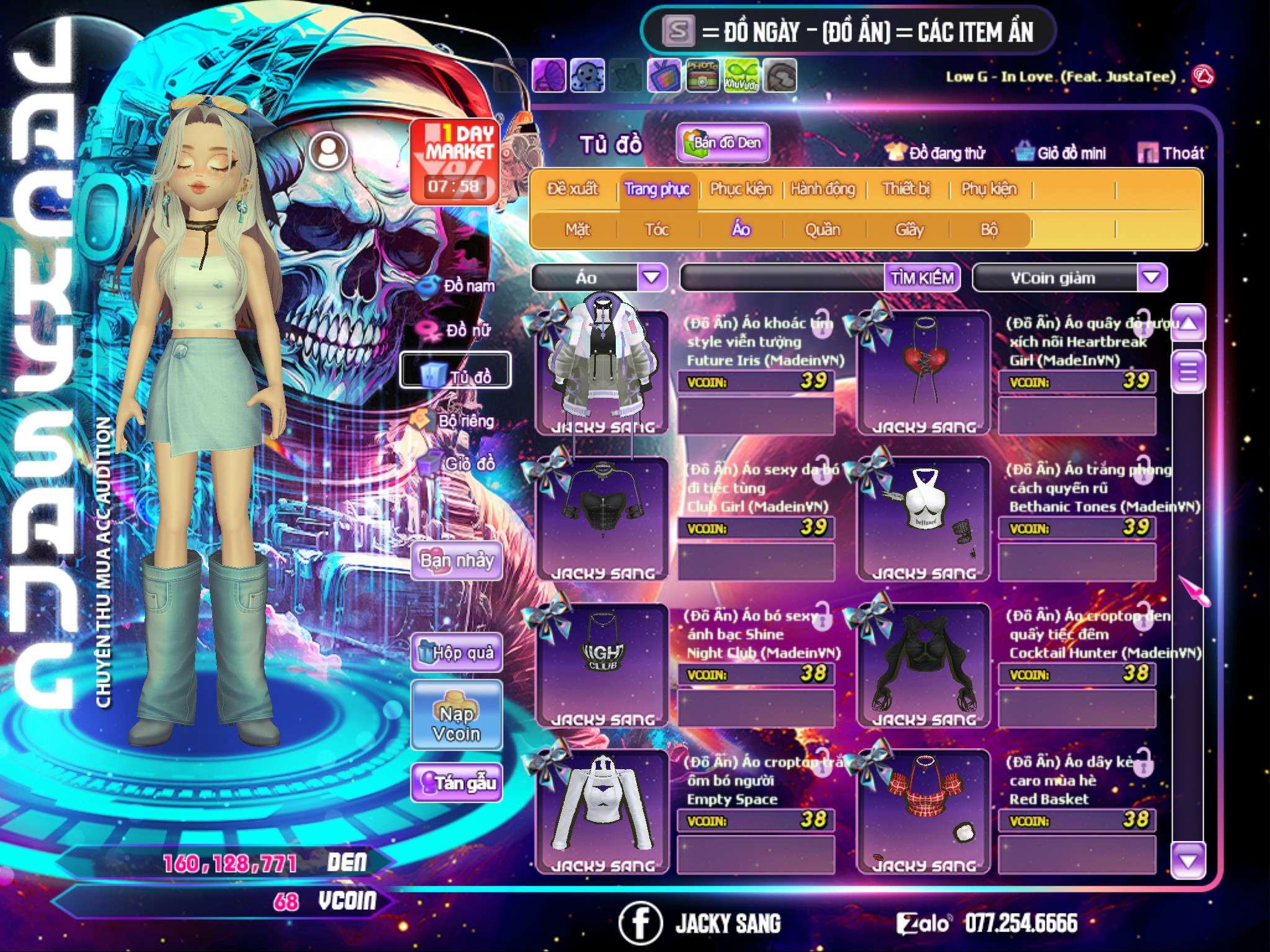Open the 1 Day Market banner

455,161
